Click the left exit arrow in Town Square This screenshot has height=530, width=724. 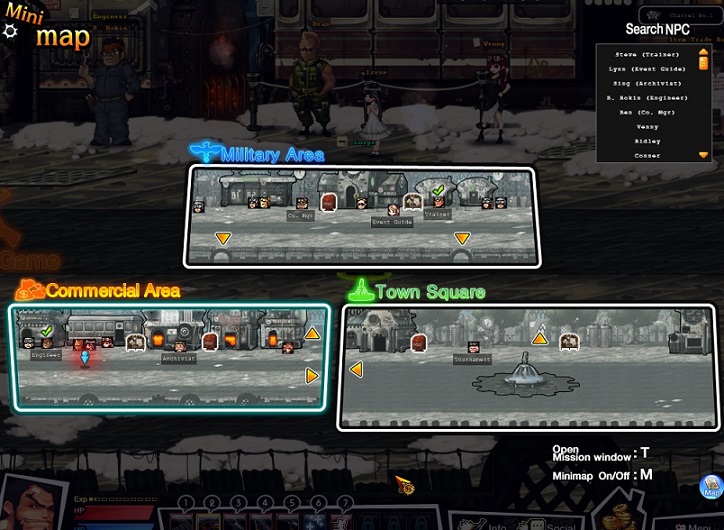[355, 370]
